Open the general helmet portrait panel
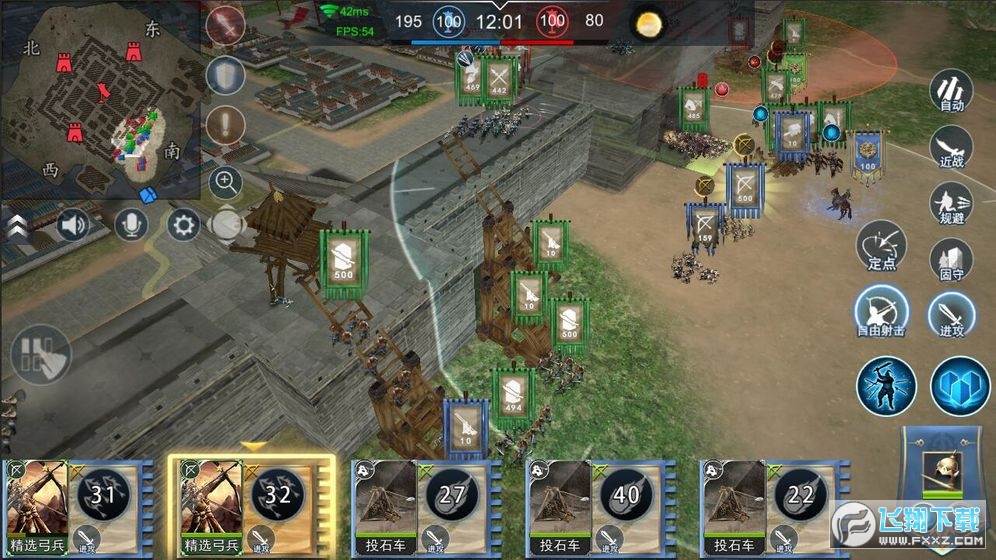This screenshot has height=560, width=996. point(942,471)
